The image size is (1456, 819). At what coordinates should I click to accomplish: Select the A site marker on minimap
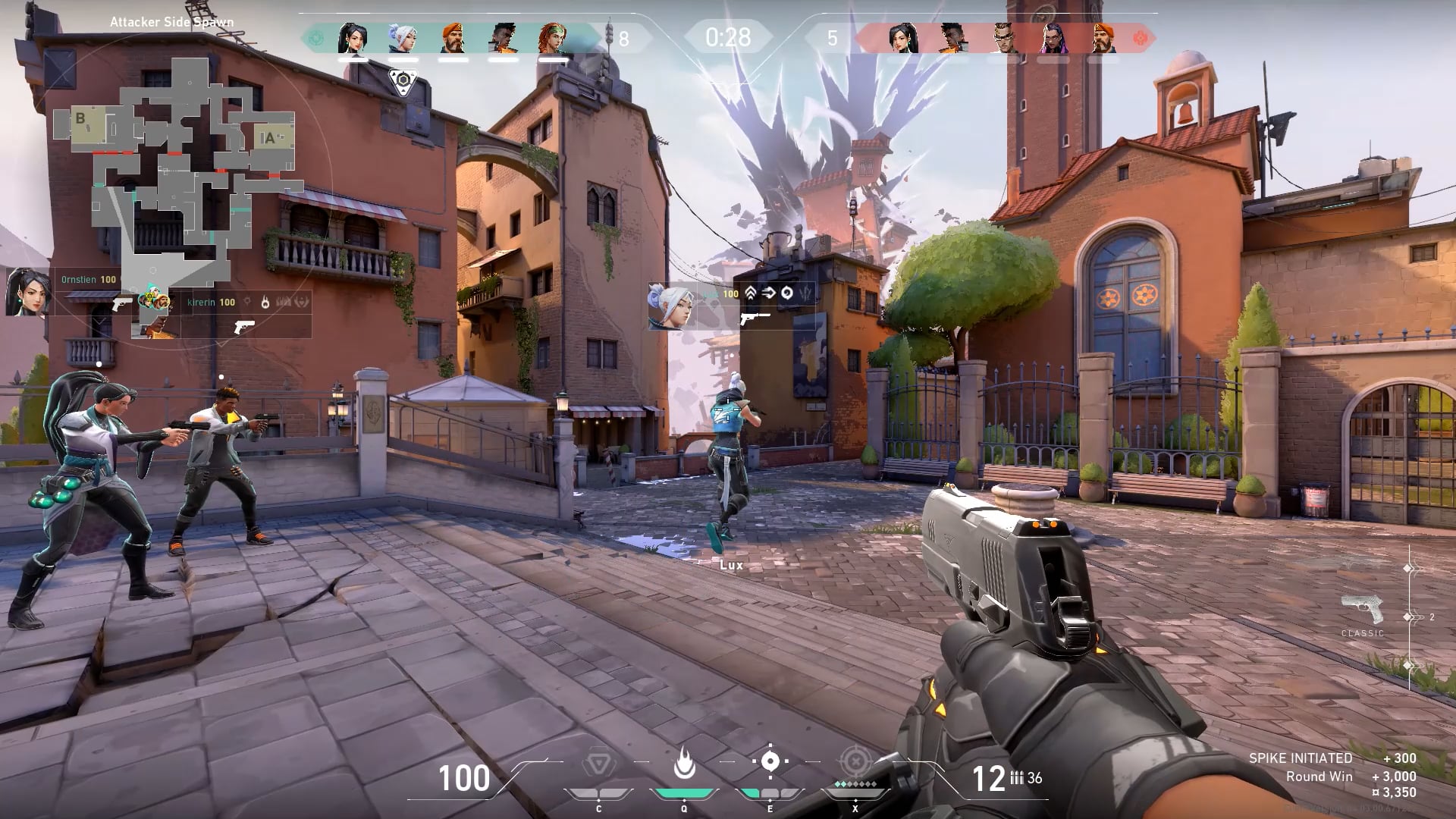pos(268,139)
